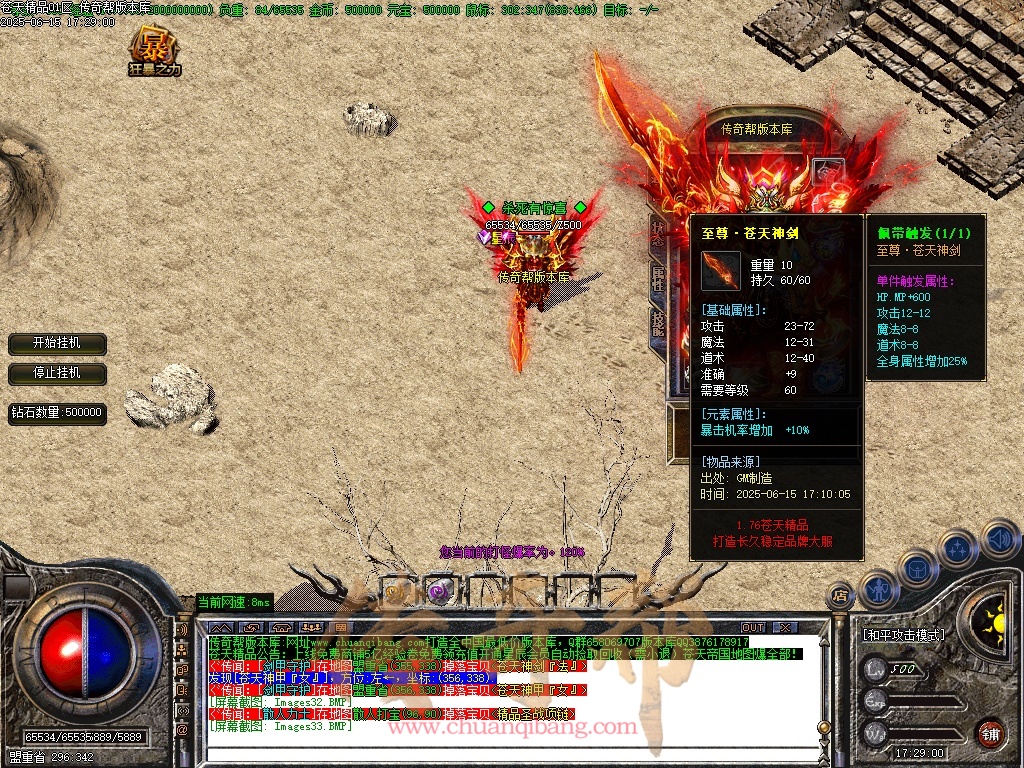
Task: Click the red 铺 stall button
Action: point(989,732)
